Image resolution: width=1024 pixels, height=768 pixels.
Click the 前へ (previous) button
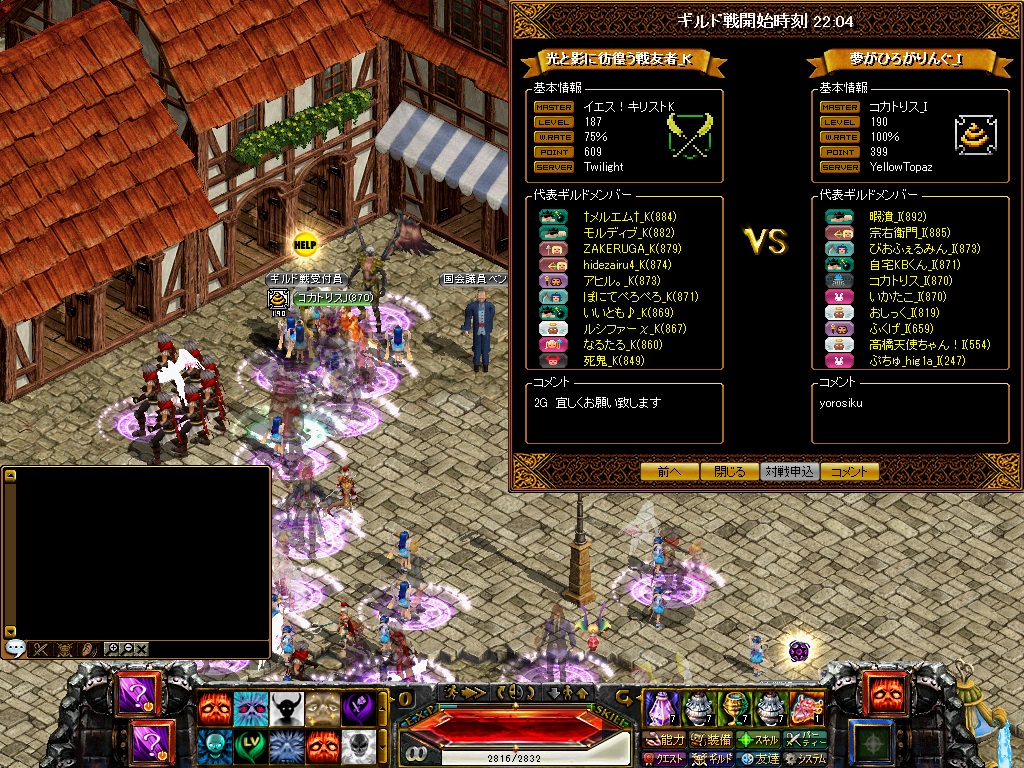coord(669,472)
